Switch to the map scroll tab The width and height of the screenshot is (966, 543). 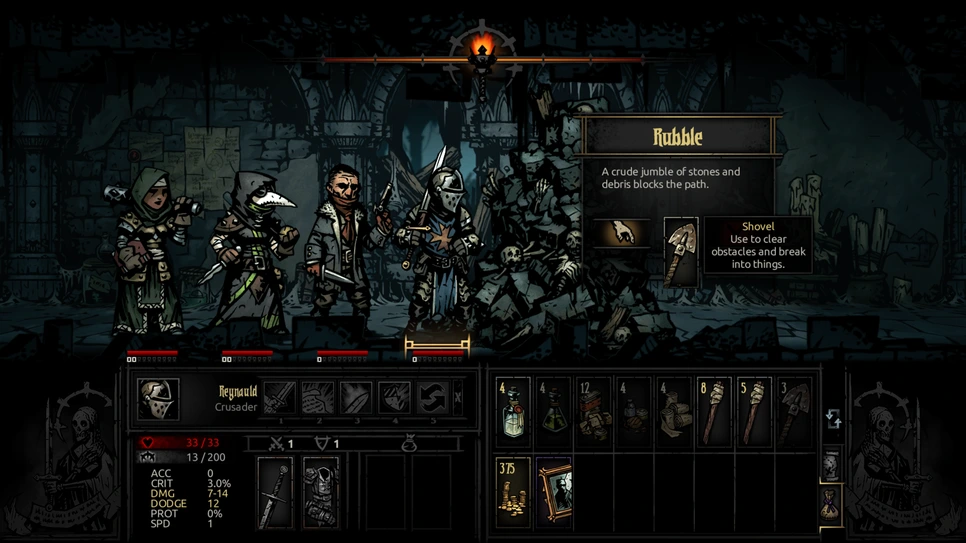832,465
